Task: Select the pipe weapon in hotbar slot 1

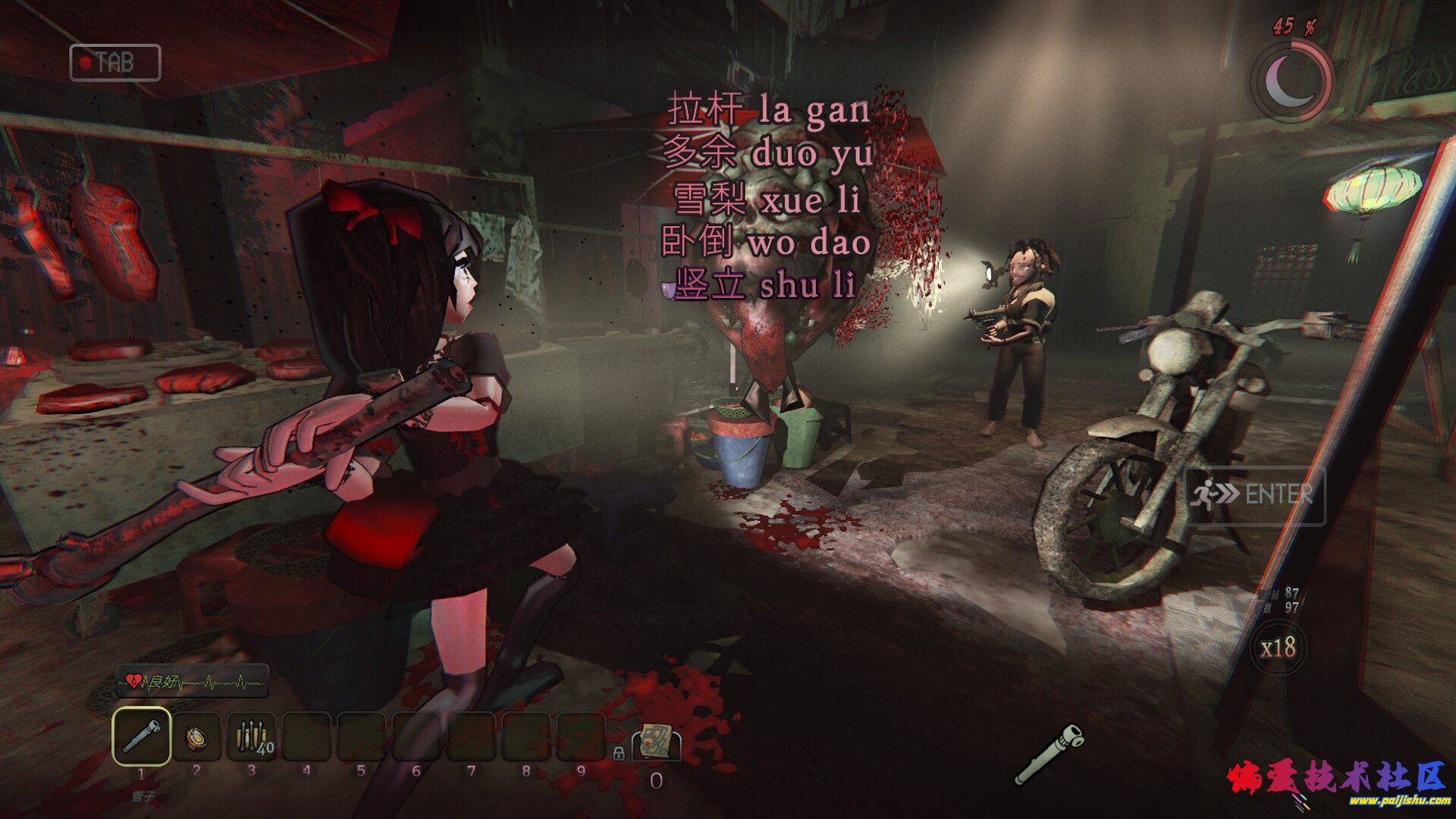Action: coord(141,736)
